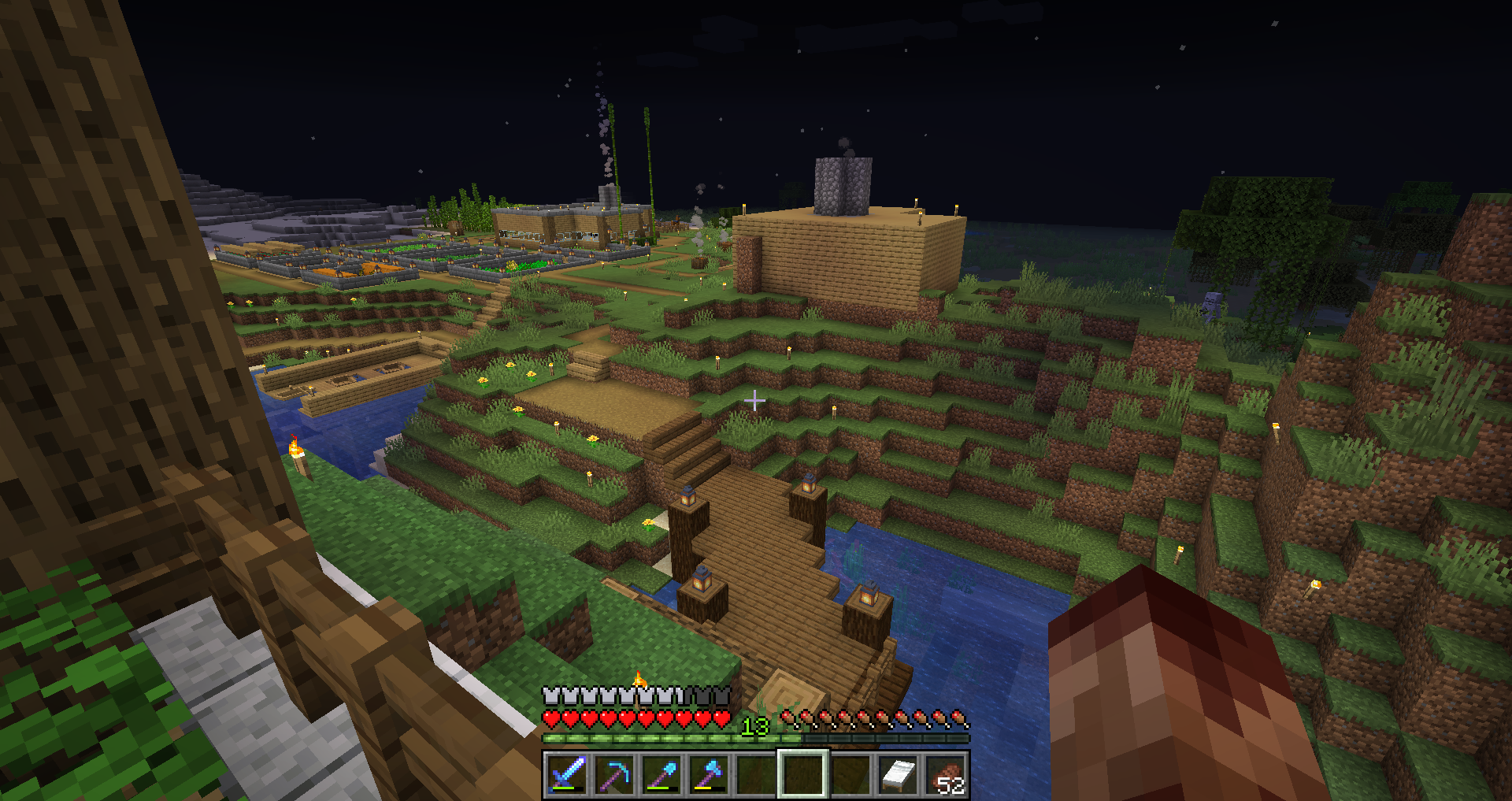Choose the cooked meat stack of 52
This screenshot has height=801, width=1512.
click(x=945, y=774)
